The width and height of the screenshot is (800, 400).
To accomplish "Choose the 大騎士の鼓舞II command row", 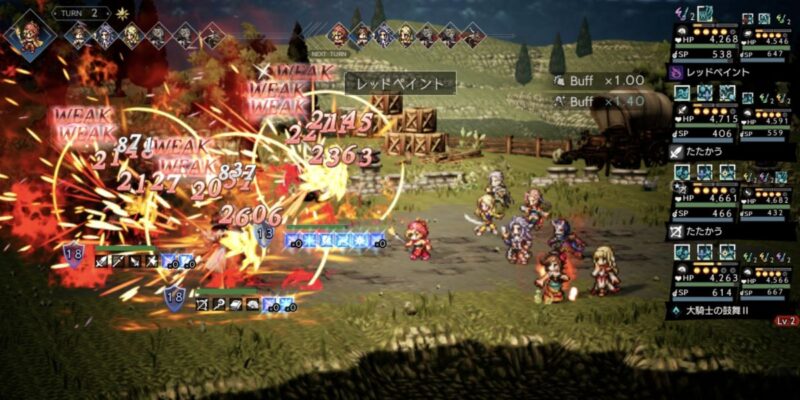I will (x=720, y=311).
